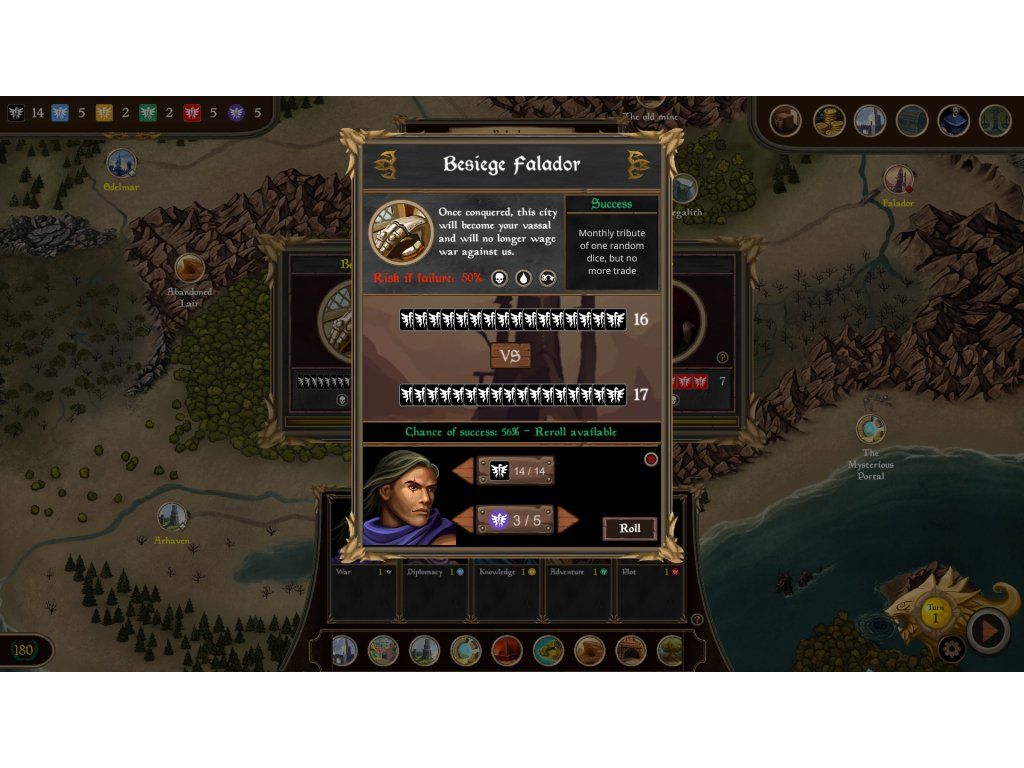Click the red volcano icon in bottom bar
Viewport: 1024px width, 768px height.
(x=506, y=651)
